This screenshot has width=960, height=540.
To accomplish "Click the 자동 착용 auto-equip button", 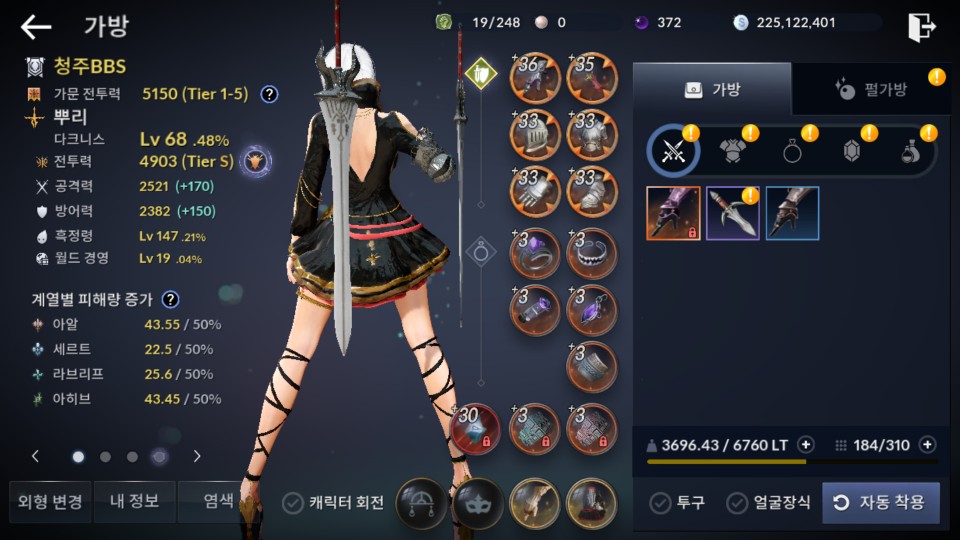I will (x=881, y=502).
